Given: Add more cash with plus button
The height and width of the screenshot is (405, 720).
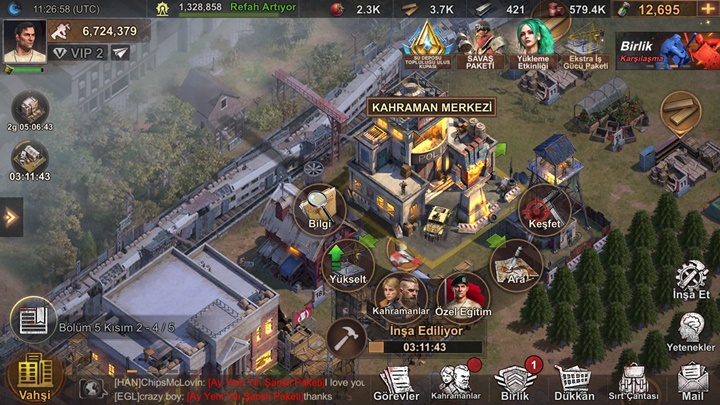Looking at the screenshot, I should (708, 9).
